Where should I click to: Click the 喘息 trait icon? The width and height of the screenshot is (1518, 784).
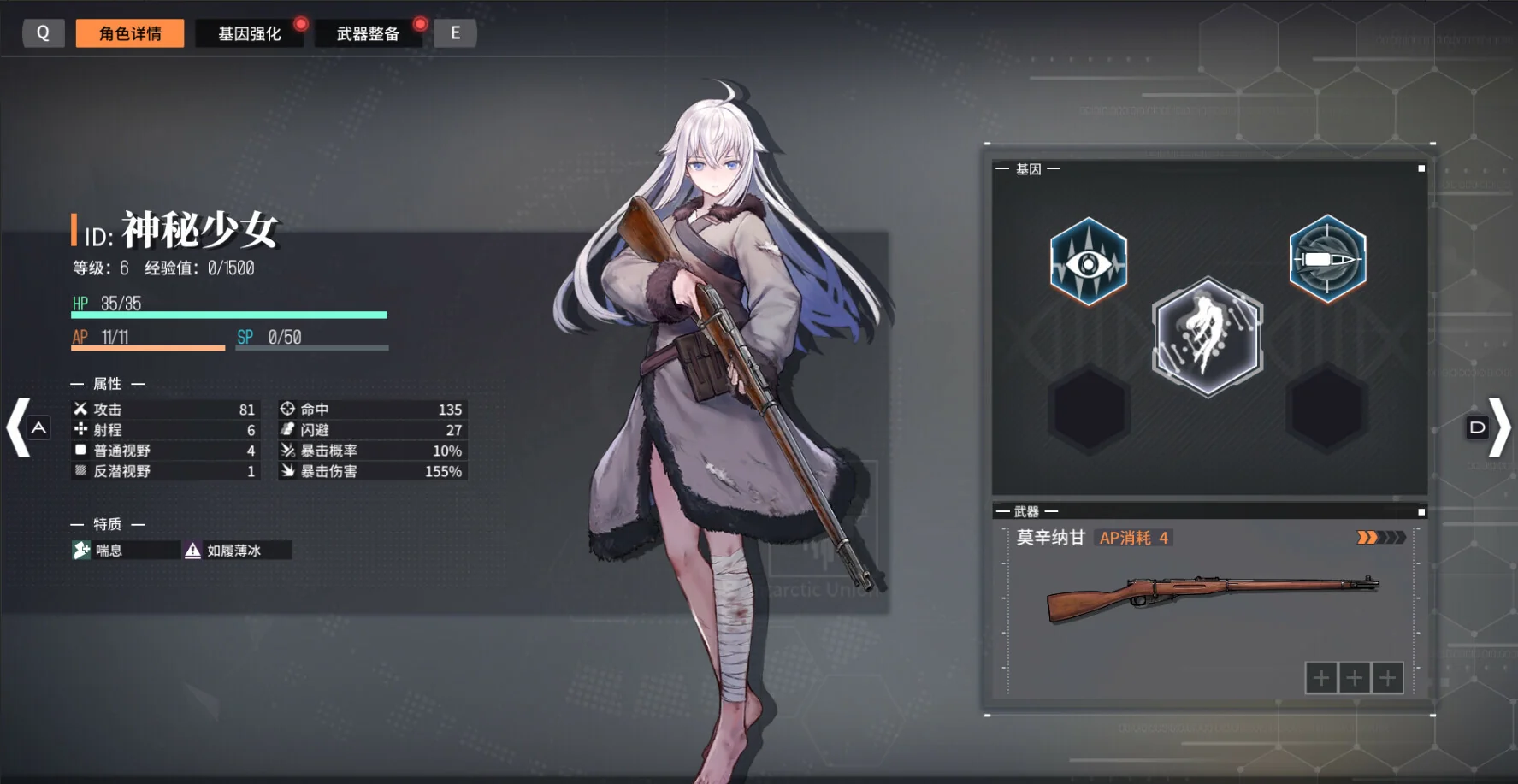click(81, 551)
